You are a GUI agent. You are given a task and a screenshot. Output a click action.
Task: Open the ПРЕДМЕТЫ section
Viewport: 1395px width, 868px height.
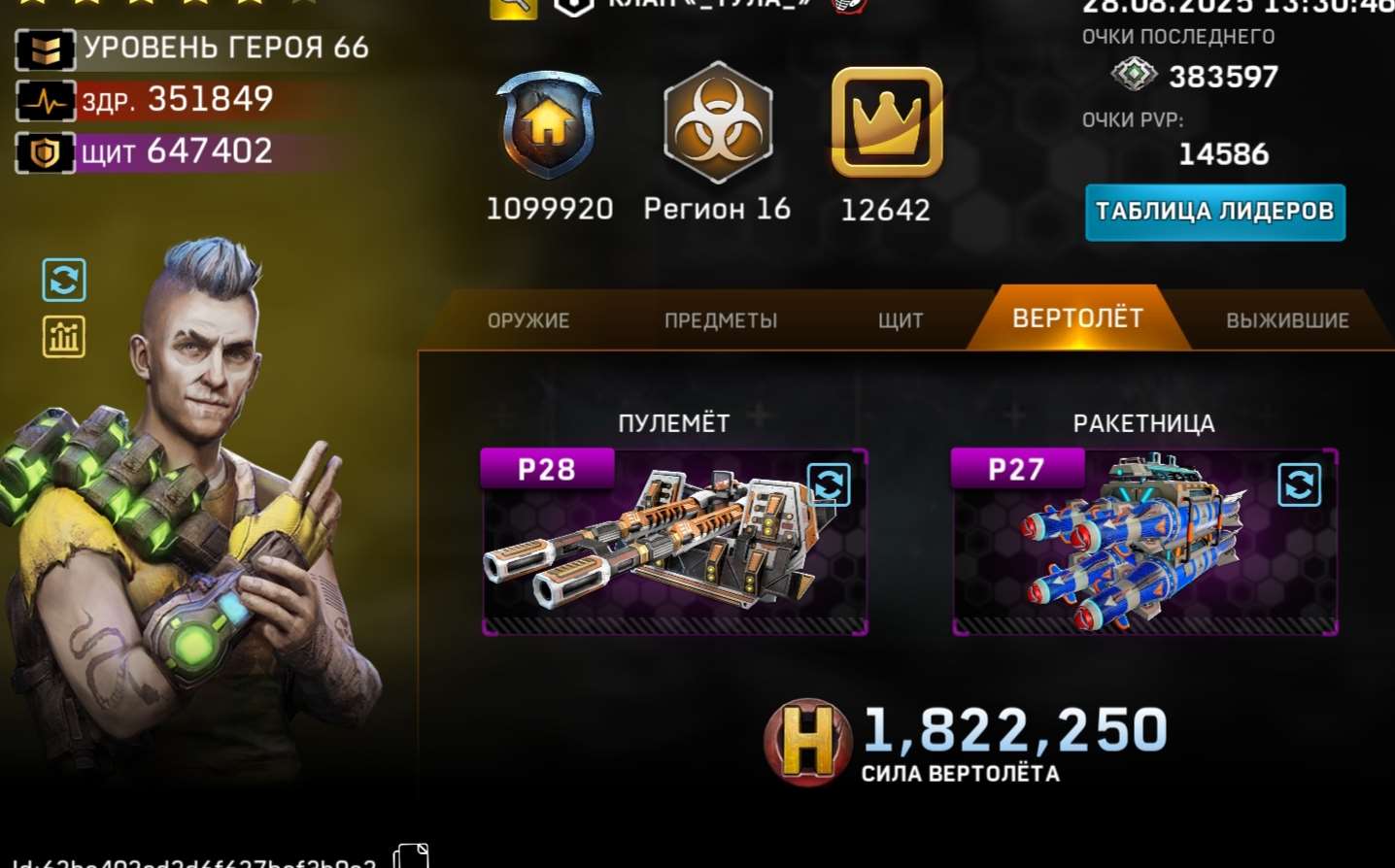pos(721,319)
